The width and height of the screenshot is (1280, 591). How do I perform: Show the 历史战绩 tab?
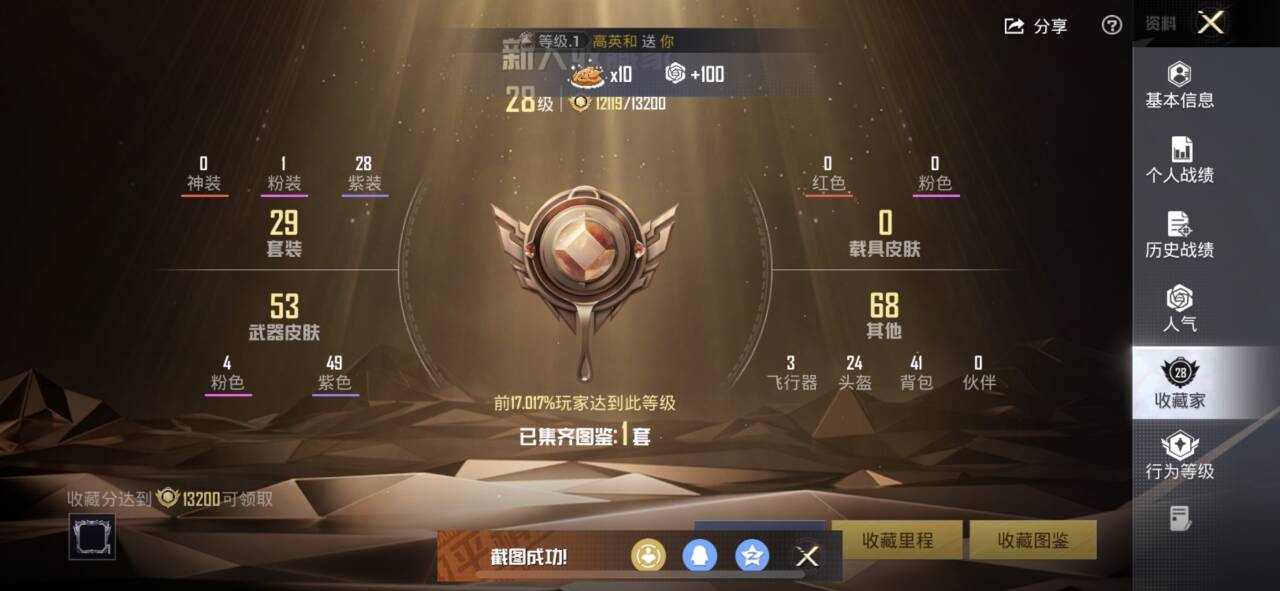[x=1180, y=235]
